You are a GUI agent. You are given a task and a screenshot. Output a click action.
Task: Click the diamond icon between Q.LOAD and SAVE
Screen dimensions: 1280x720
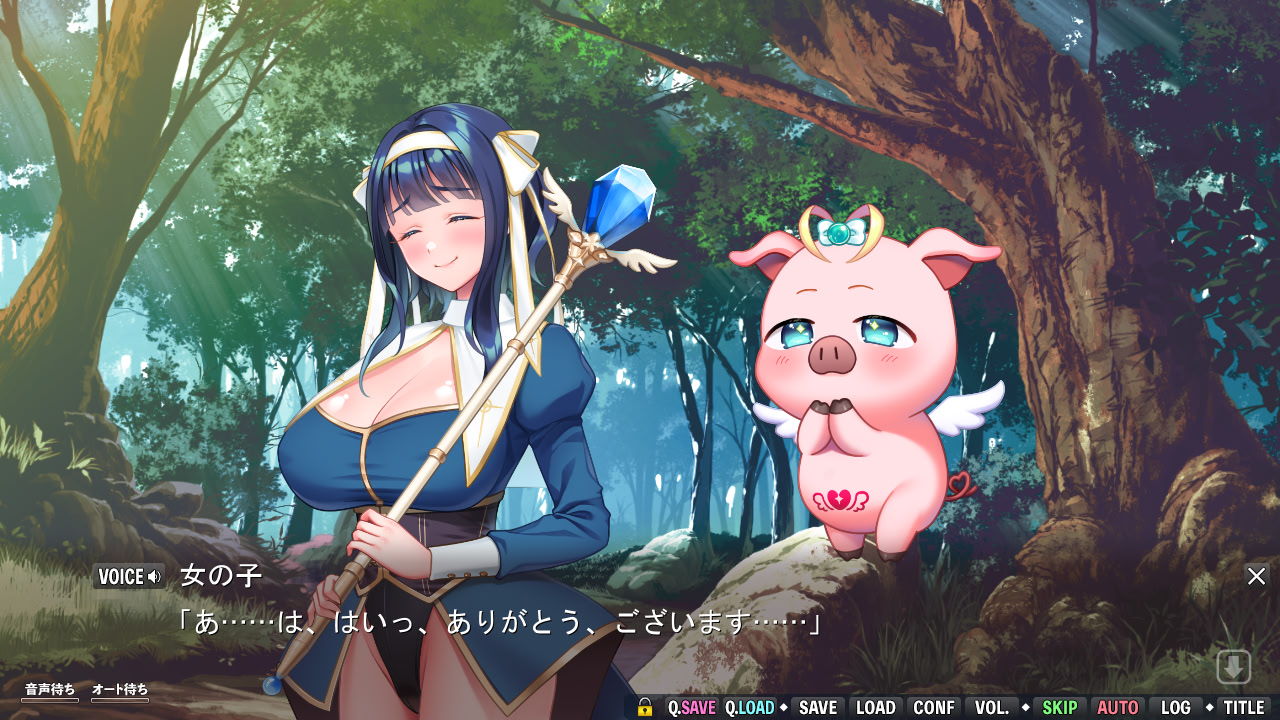point(782,707)
